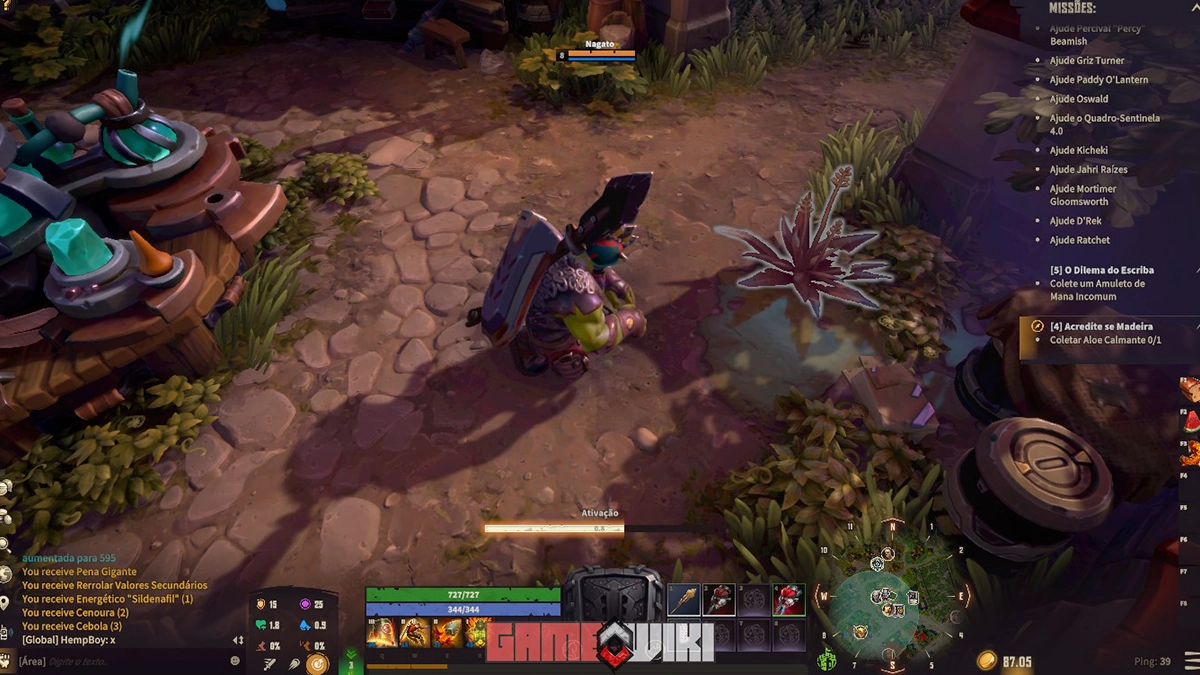
Task: Use the E ability icon
Action: pyautogui.click(x=447, y=632)
